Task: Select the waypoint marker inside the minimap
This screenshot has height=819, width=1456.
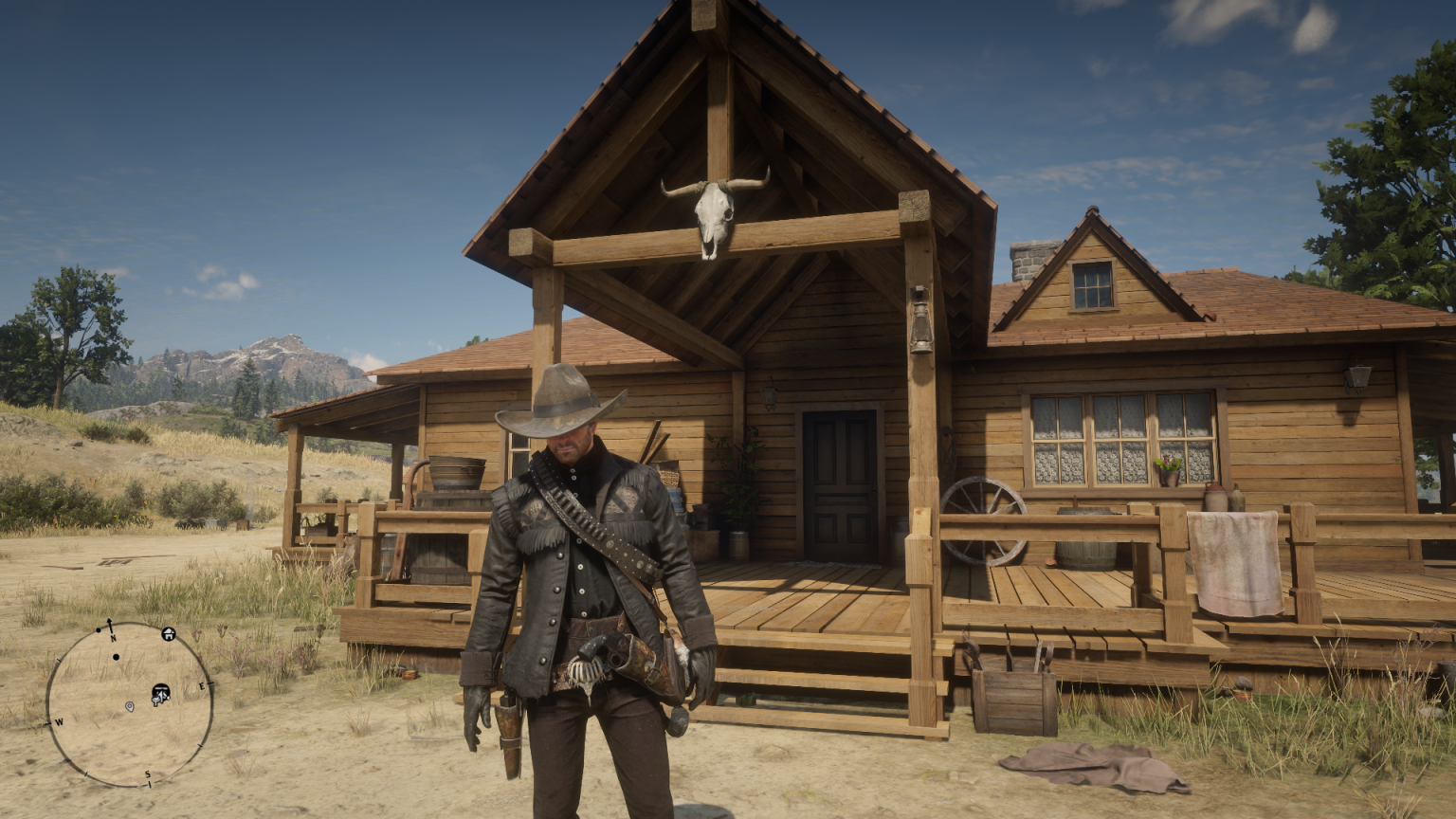Action: point(130,707)
